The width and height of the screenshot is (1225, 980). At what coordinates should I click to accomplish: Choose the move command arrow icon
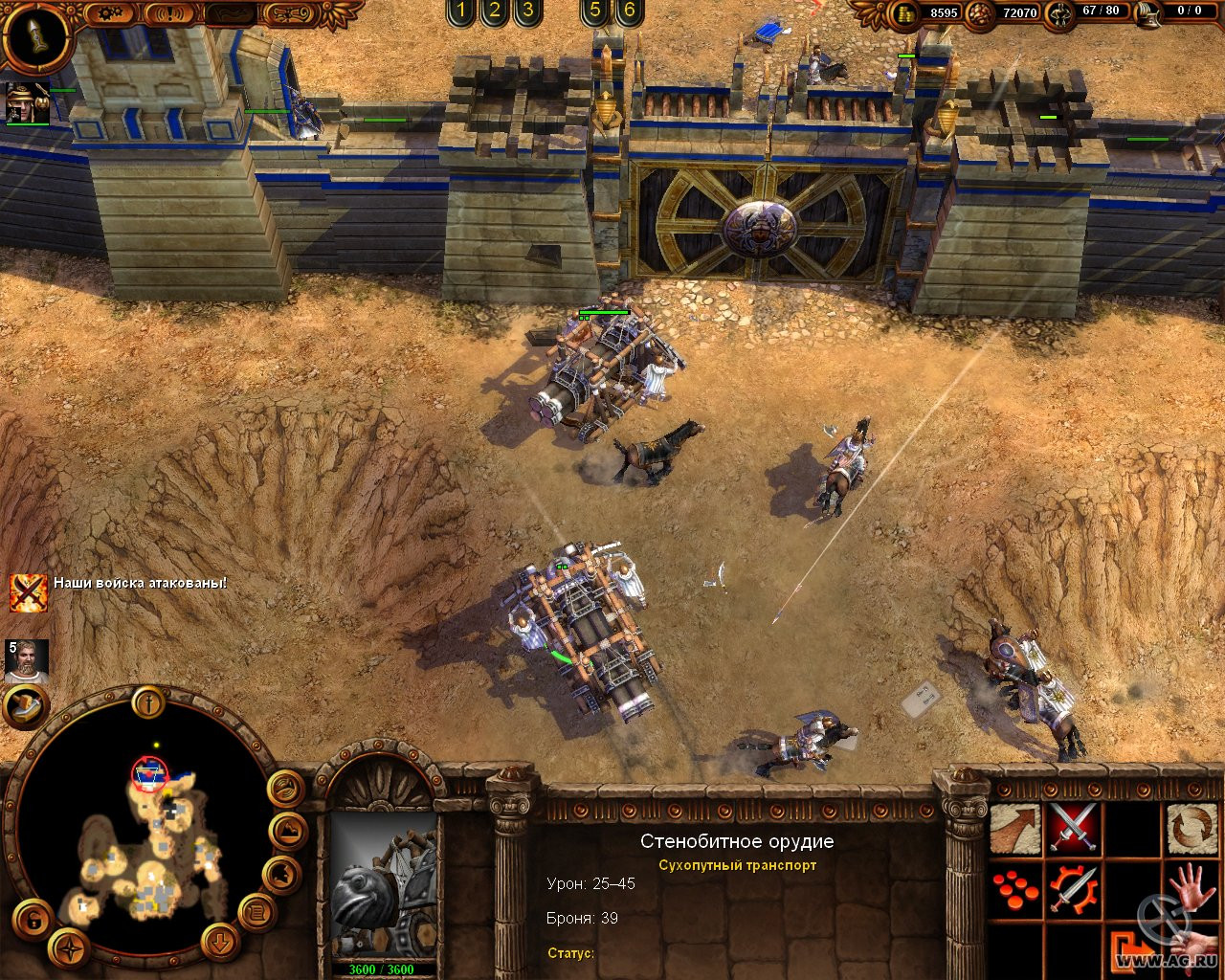tap(1013, 829)
